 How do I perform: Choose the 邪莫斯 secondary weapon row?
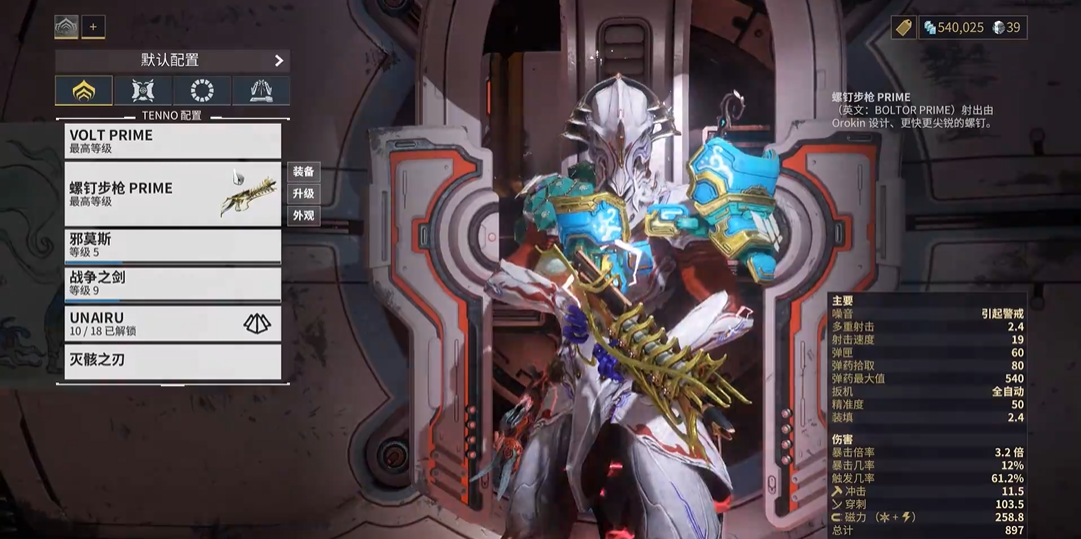click(x=172, y=246)
